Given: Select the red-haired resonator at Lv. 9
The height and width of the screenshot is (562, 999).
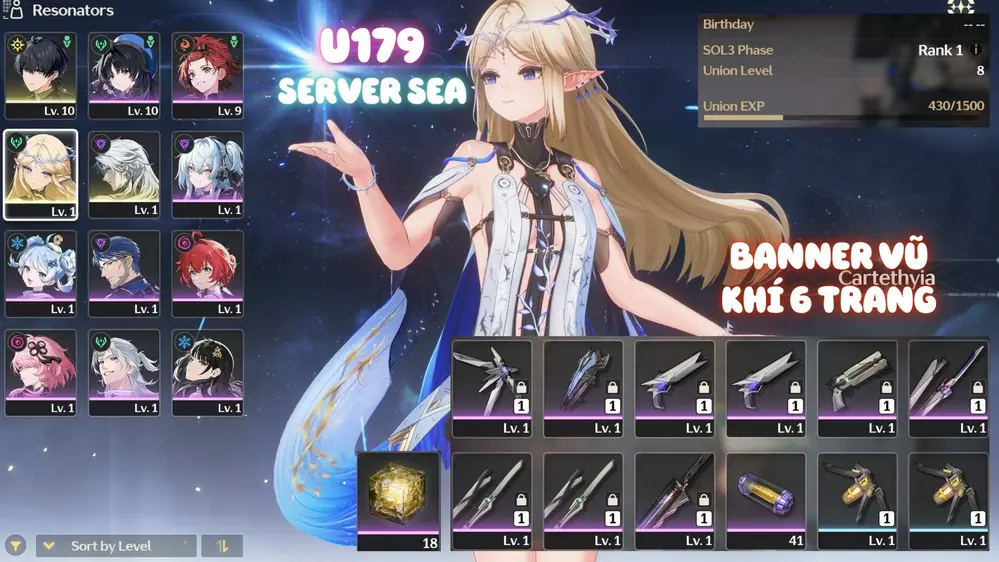Looking at the screenshot, I should tap(207, 76).
